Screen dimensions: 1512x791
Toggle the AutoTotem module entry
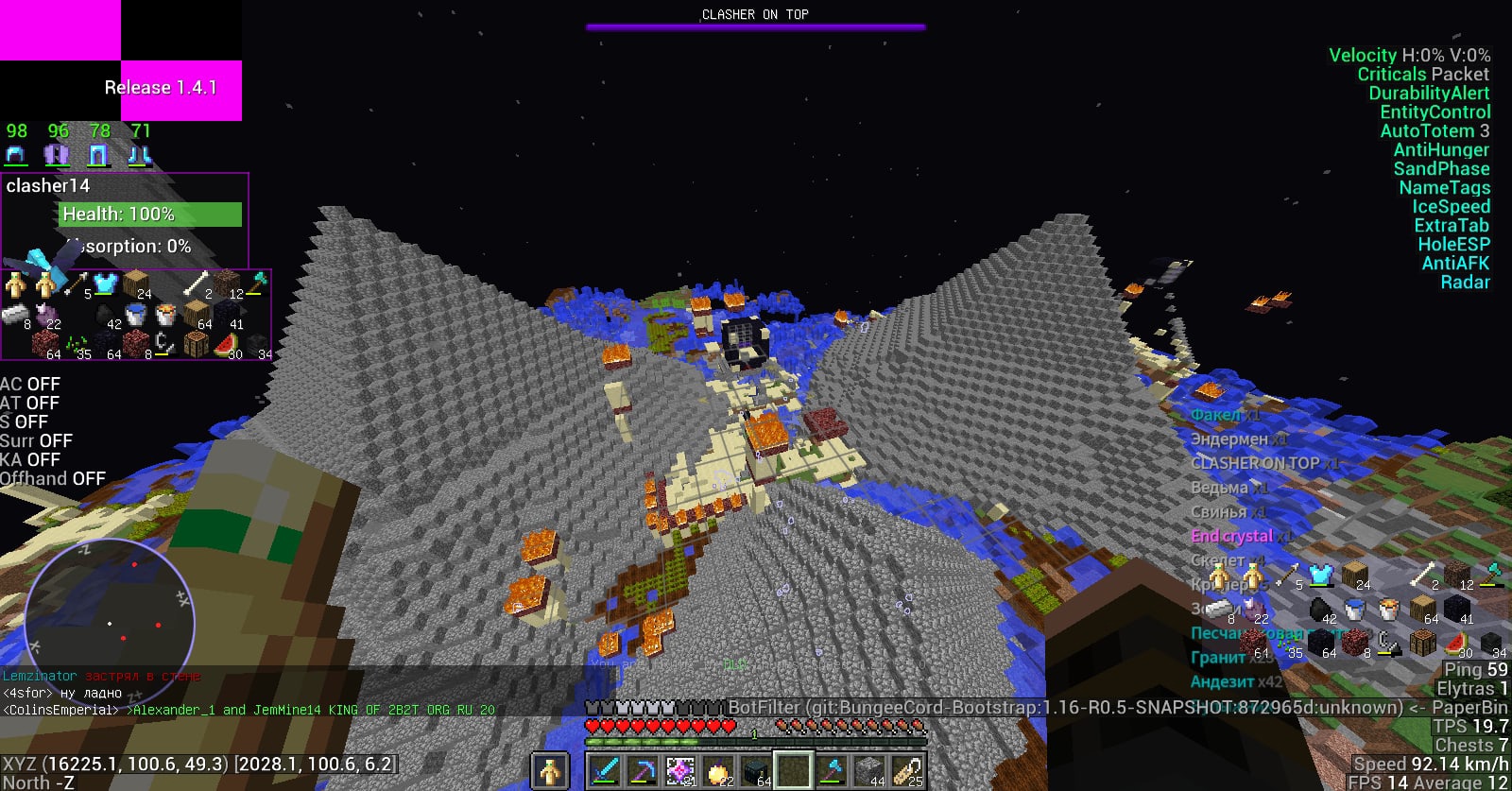click(1434, 131)
